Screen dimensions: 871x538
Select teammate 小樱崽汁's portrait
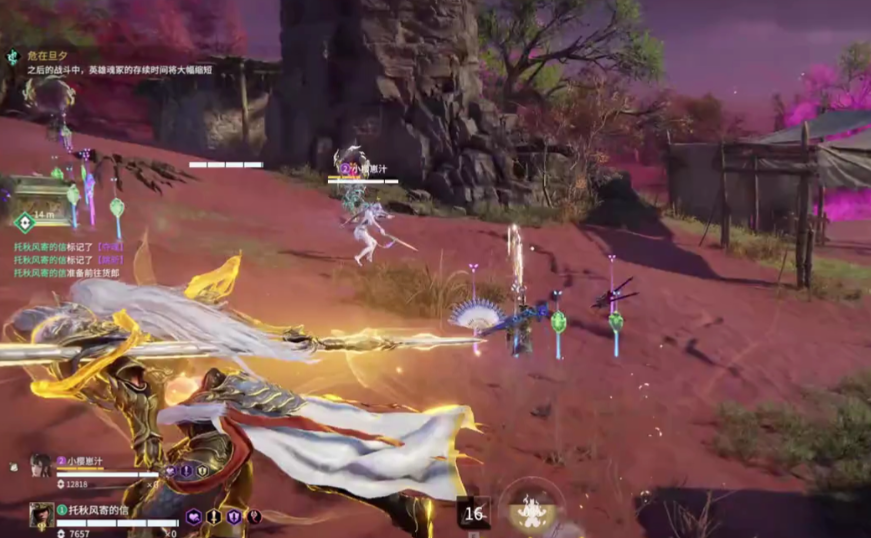coord(41,465)
